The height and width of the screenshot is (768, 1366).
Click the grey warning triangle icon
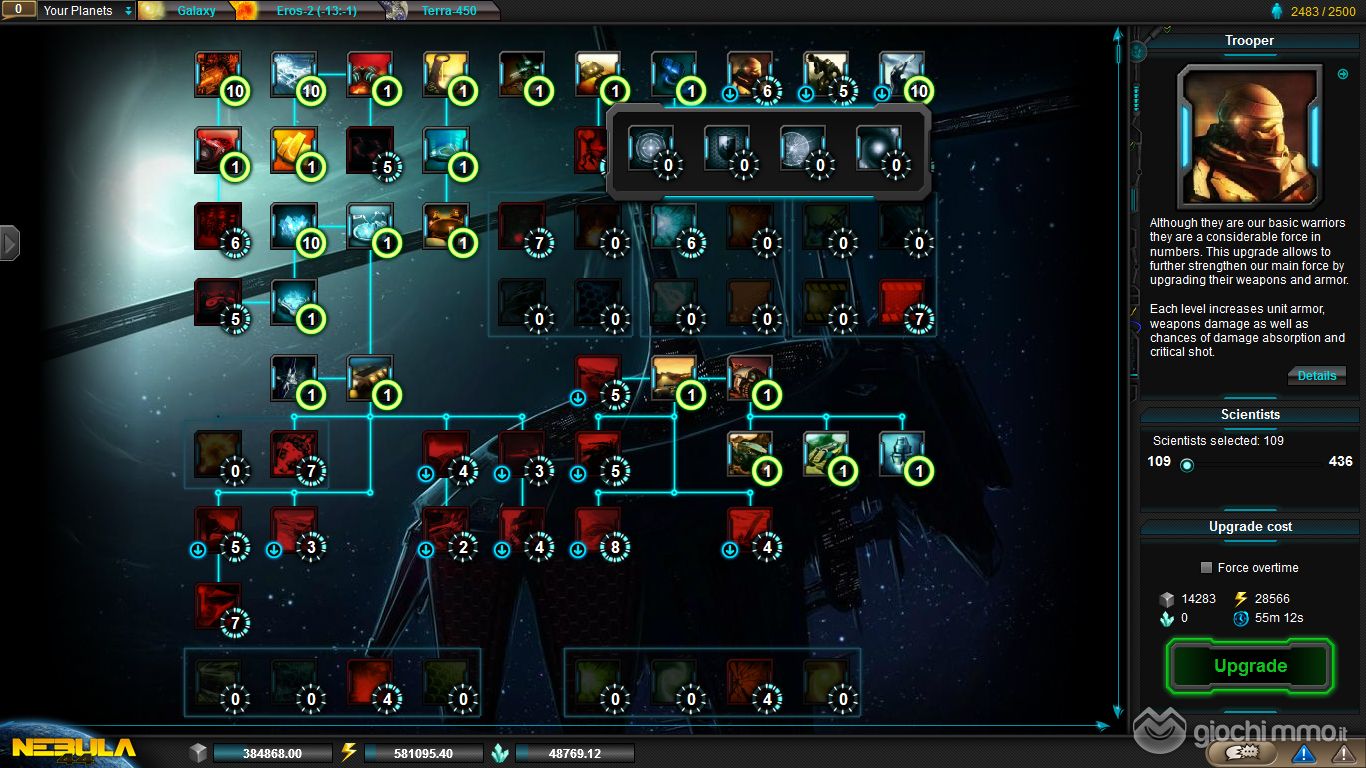tap(1339, 753)
